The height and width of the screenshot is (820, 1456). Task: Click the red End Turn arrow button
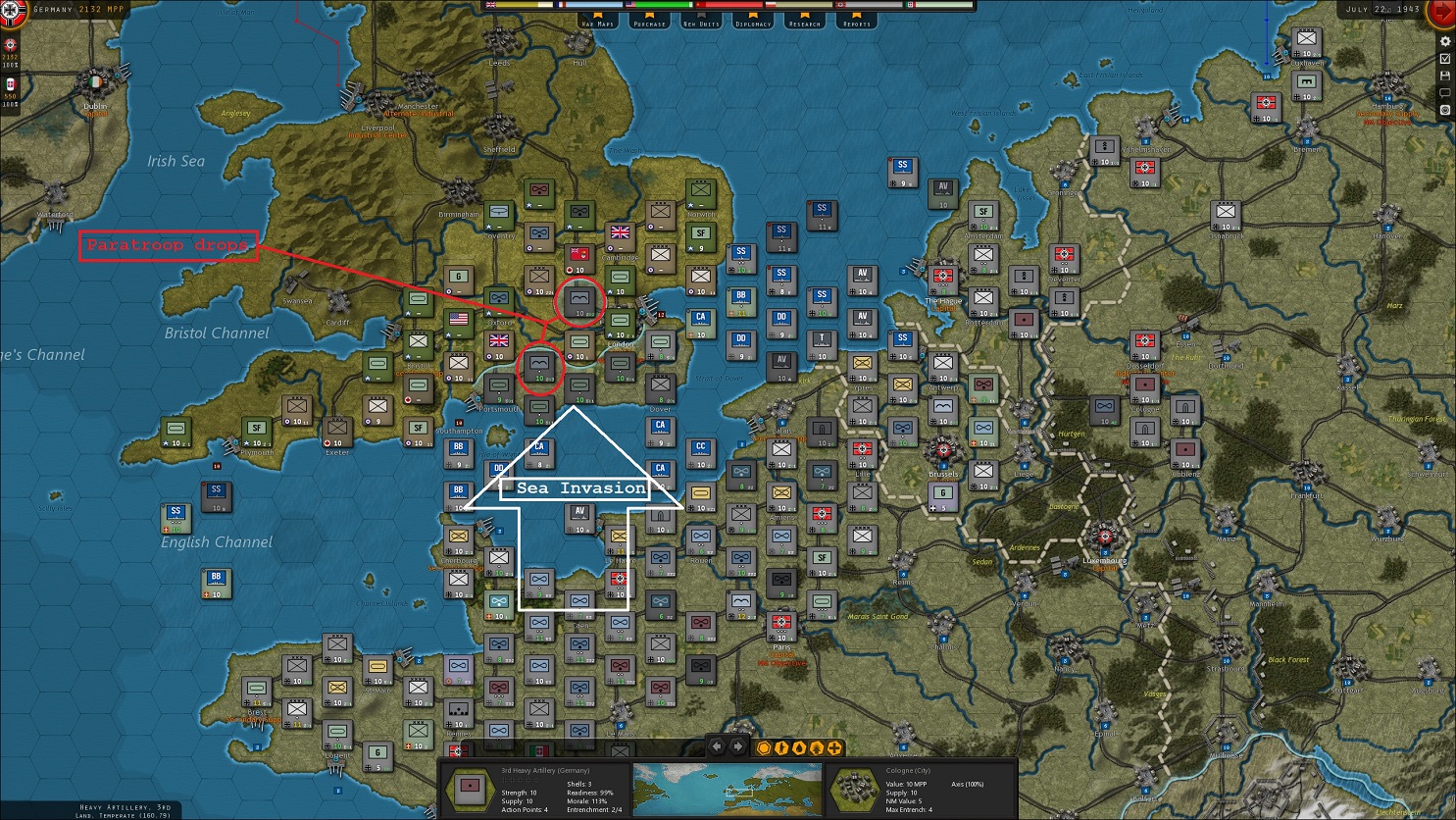pyautogui.click(x=1442, y=12)
